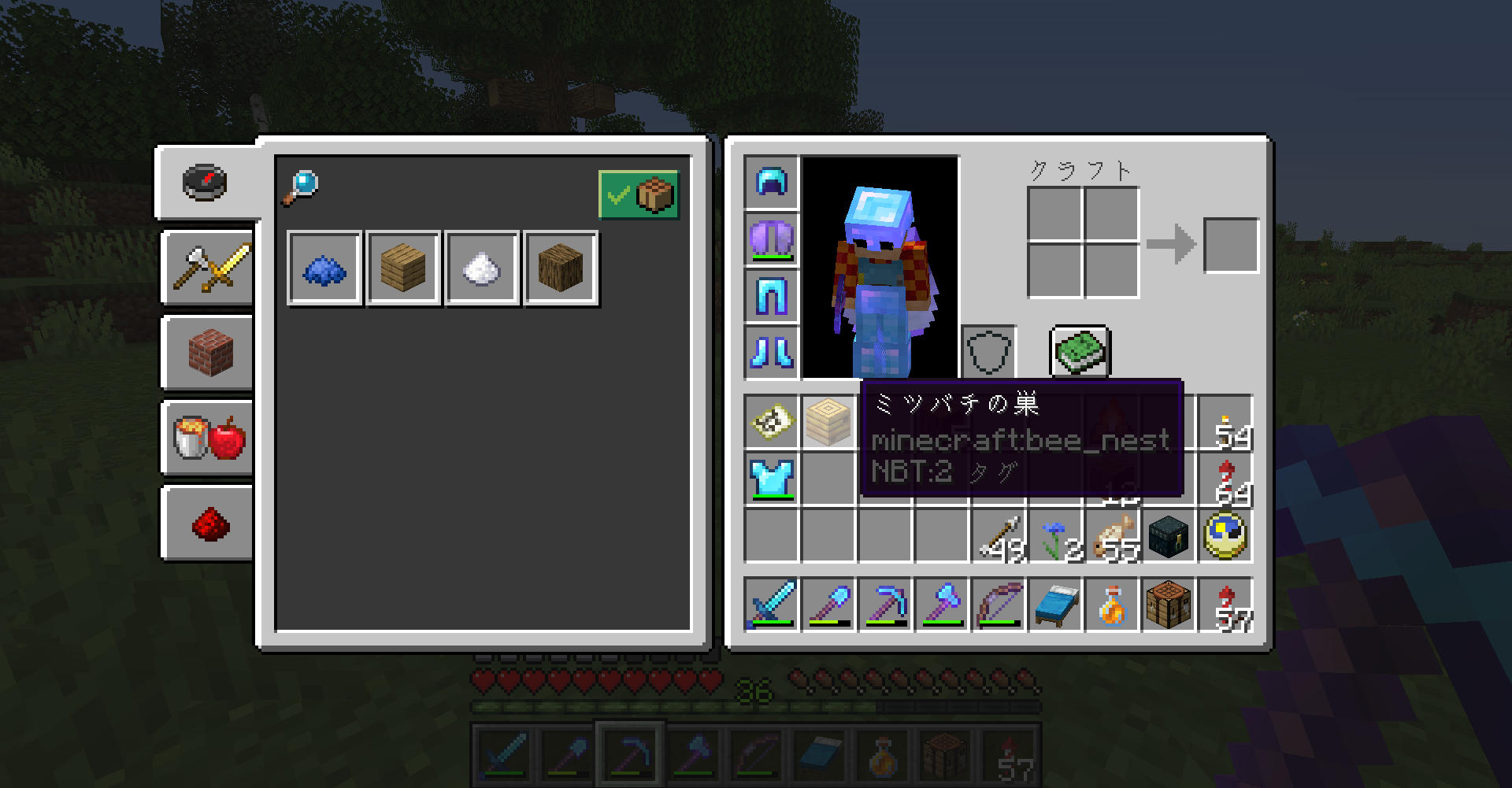The image size is (1512, 788).
Task: Open the recipe book search tab
Action: pyautogui.click(x=206, y=183)
